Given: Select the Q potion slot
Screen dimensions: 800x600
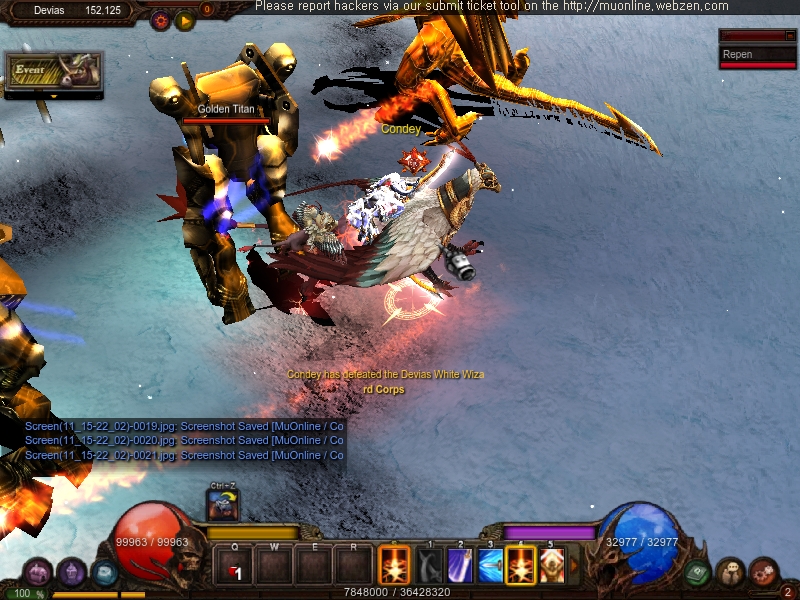Looking at the screenshot, I should (233, 566).
